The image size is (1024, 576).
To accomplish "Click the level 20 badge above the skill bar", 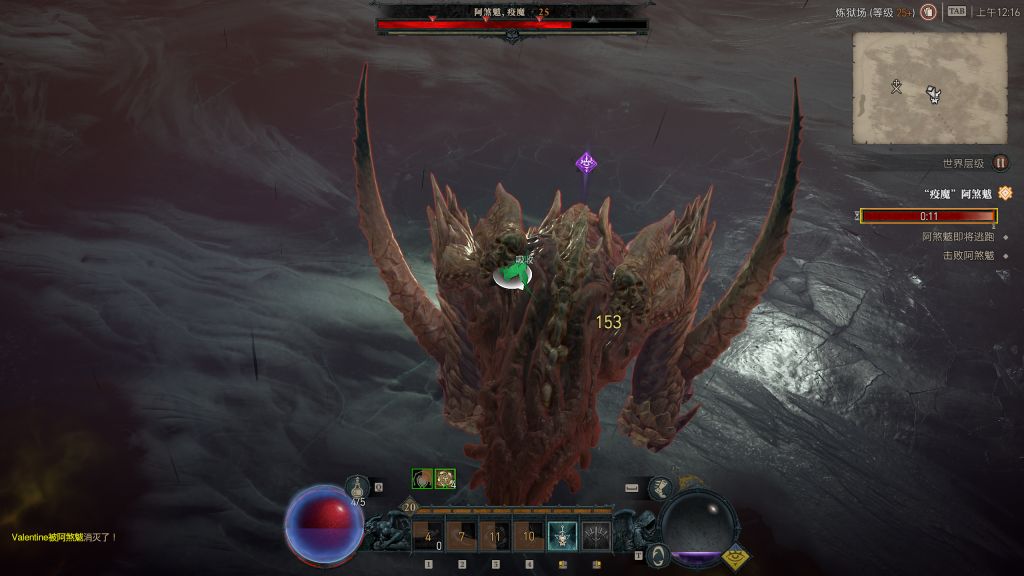I will [410, 507].
